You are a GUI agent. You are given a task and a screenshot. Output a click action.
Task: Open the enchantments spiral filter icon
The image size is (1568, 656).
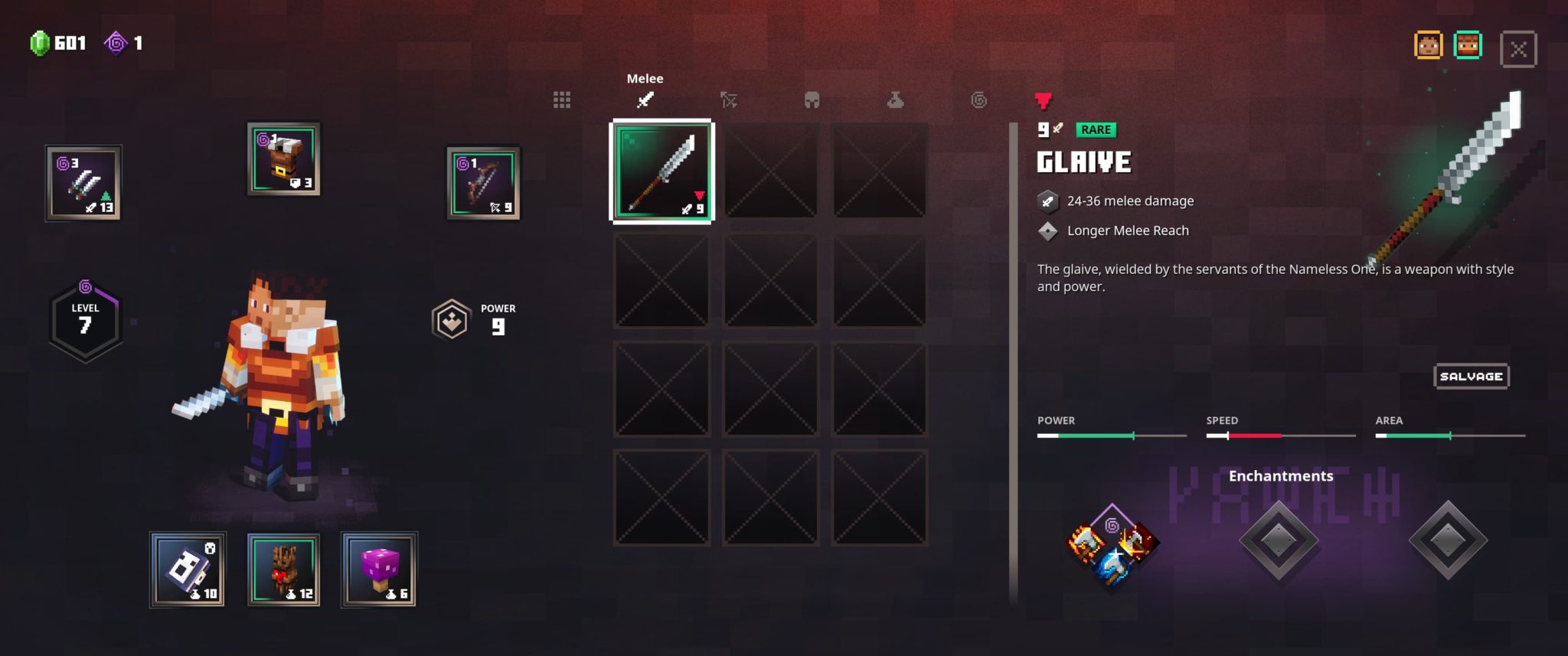pos(978,100)
